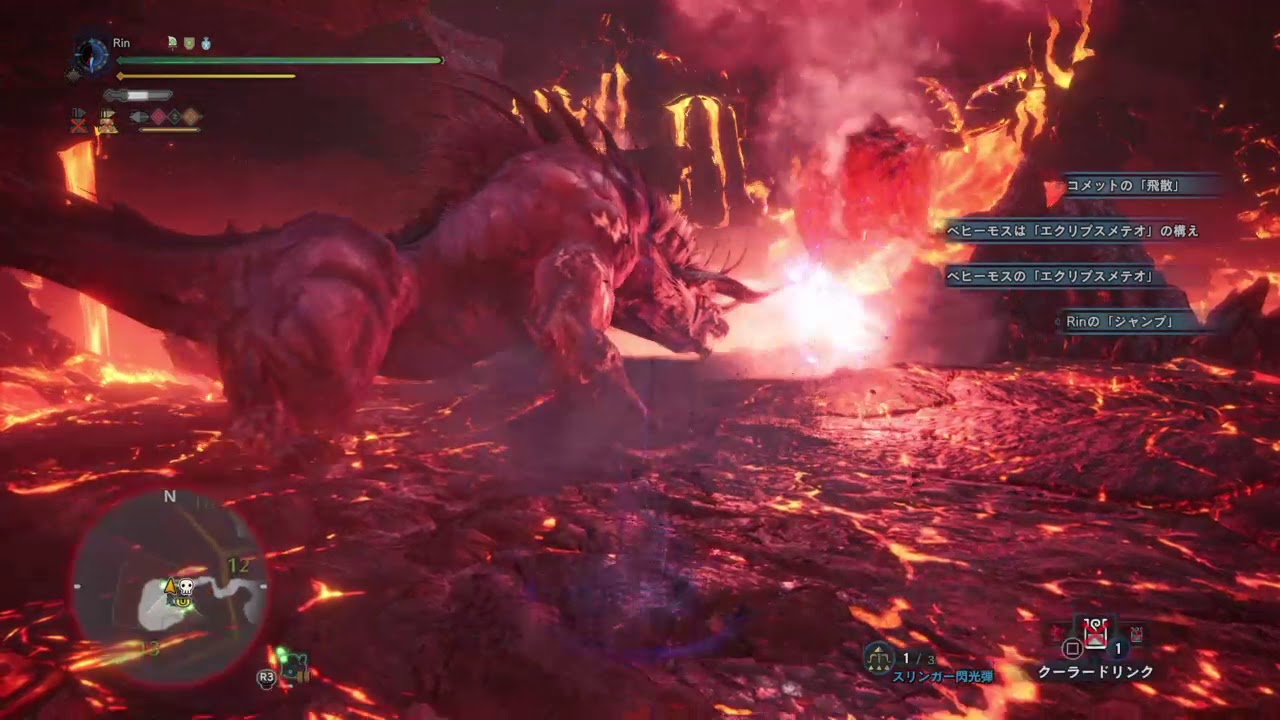Toggle the red status diamond indicator
The image size is (1280, 720).
158,115
